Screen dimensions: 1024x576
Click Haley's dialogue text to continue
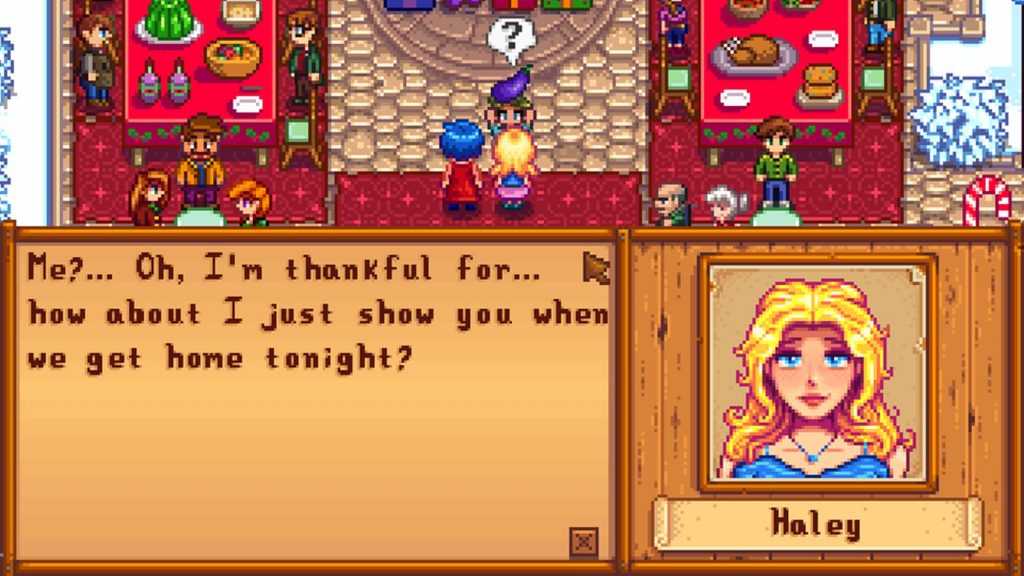pyautogui.click(x=316, y=313)
